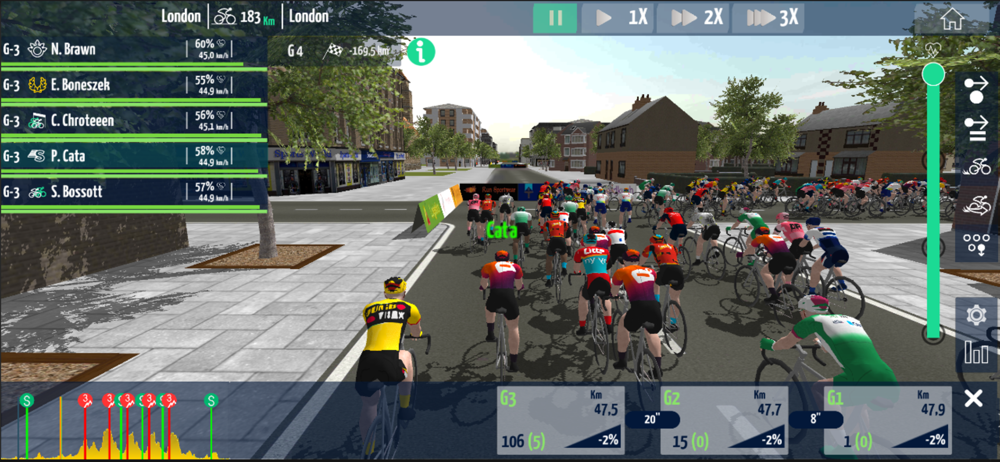Select the G3 group card
The image size is (1000, 462).
point(560,420)
